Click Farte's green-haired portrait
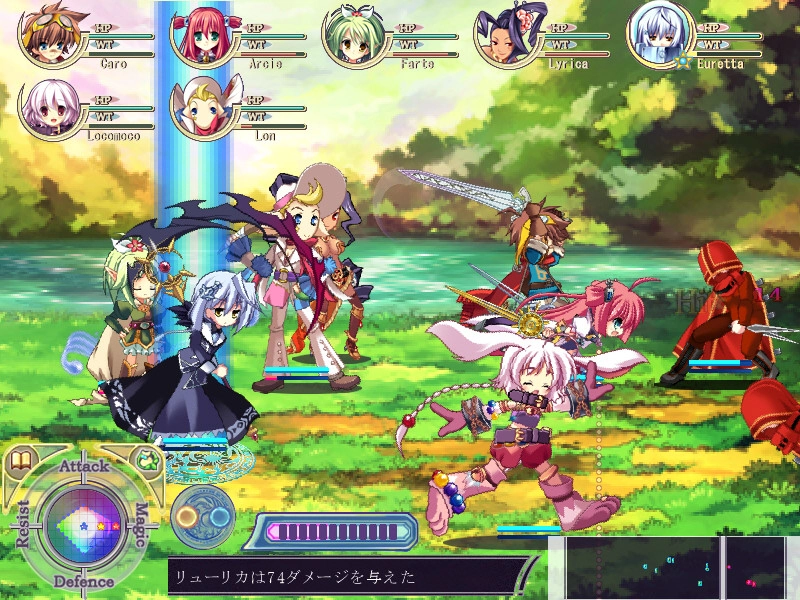800x600 pixels. [x=350, y=37]
